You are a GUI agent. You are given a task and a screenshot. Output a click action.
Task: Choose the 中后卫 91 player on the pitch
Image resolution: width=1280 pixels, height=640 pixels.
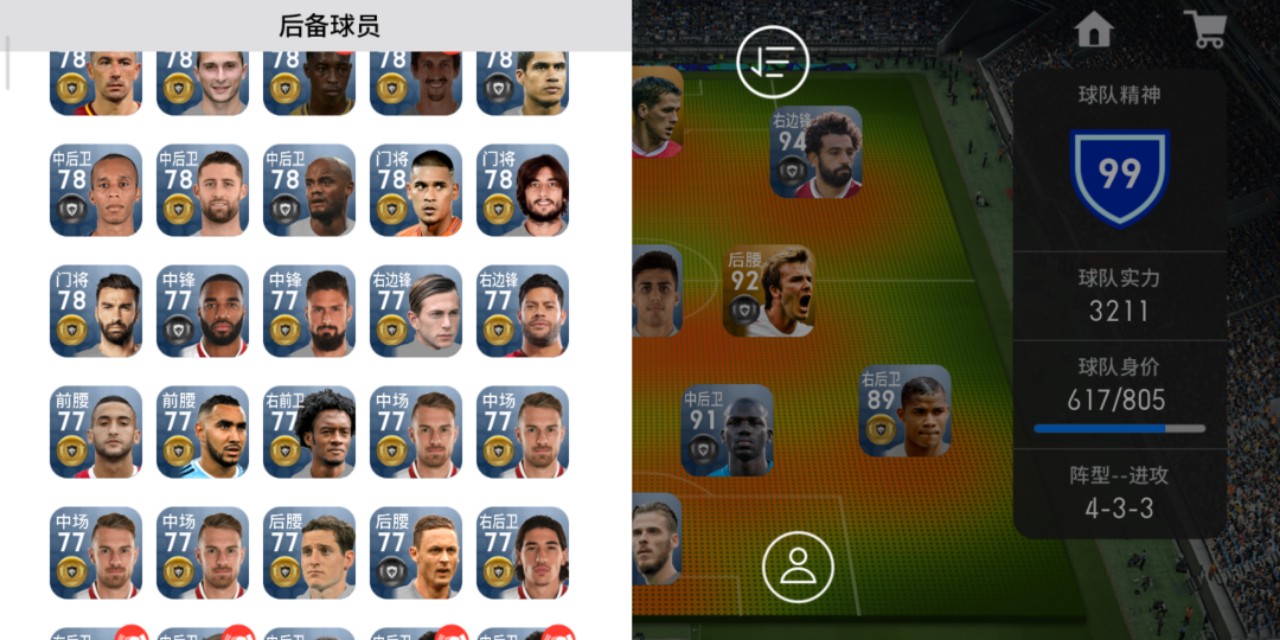pos(727,430)
